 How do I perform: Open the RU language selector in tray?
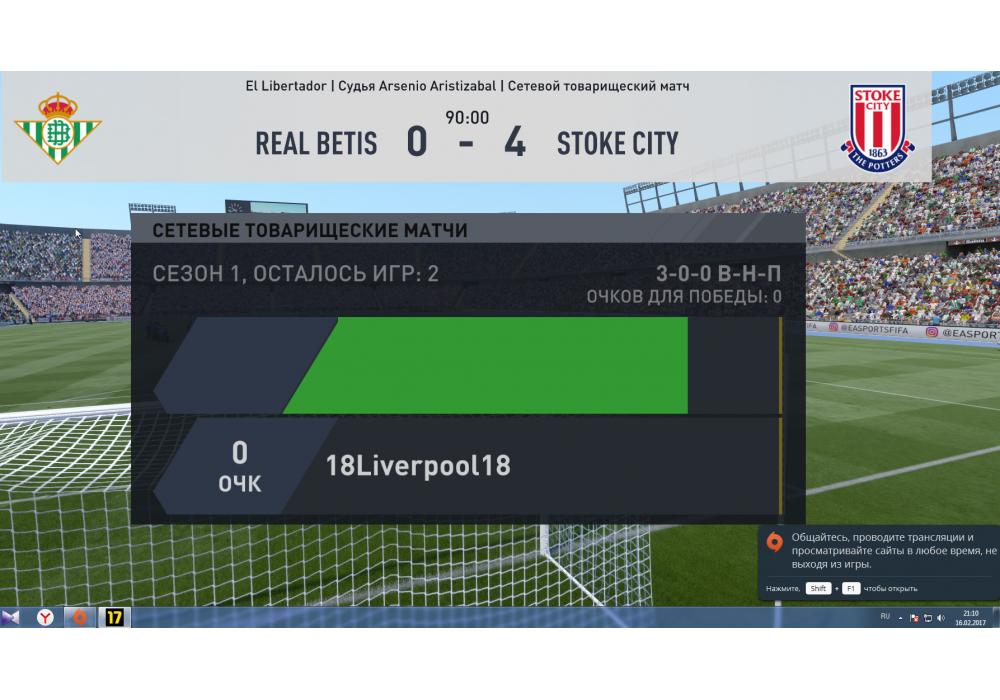885,617
